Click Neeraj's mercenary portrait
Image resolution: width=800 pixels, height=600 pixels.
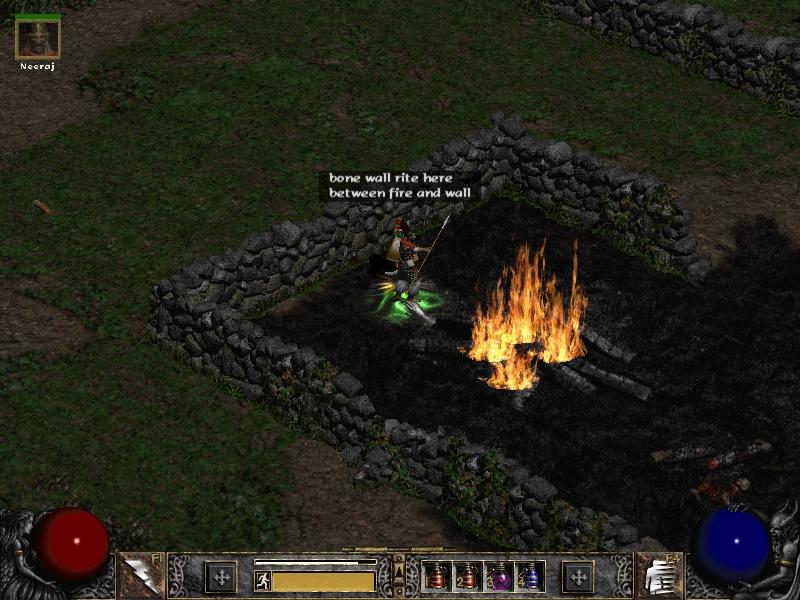point(38,38)
